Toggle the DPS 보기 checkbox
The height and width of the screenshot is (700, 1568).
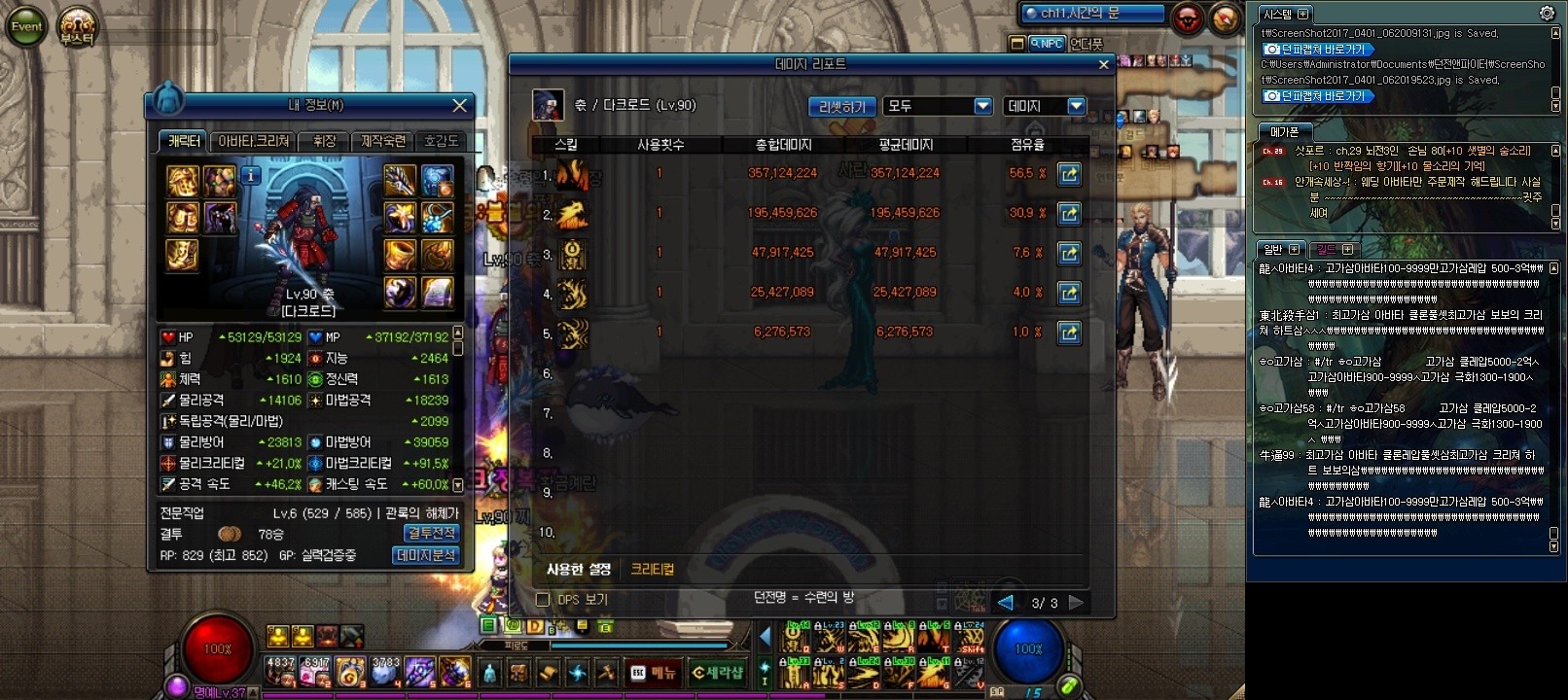pos(543,600)
